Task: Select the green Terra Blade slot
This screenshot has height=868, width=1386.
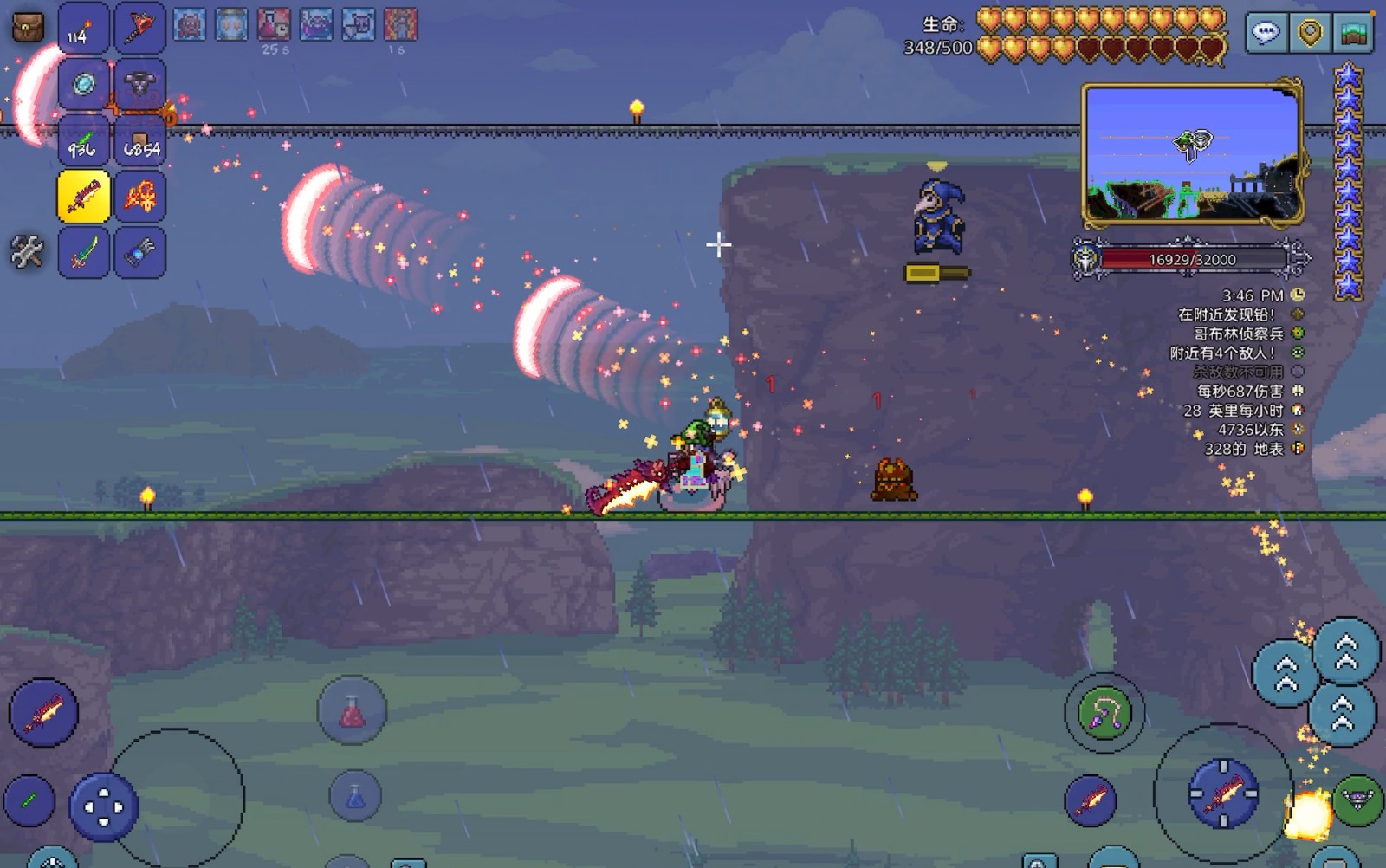Action: (83, 252)
